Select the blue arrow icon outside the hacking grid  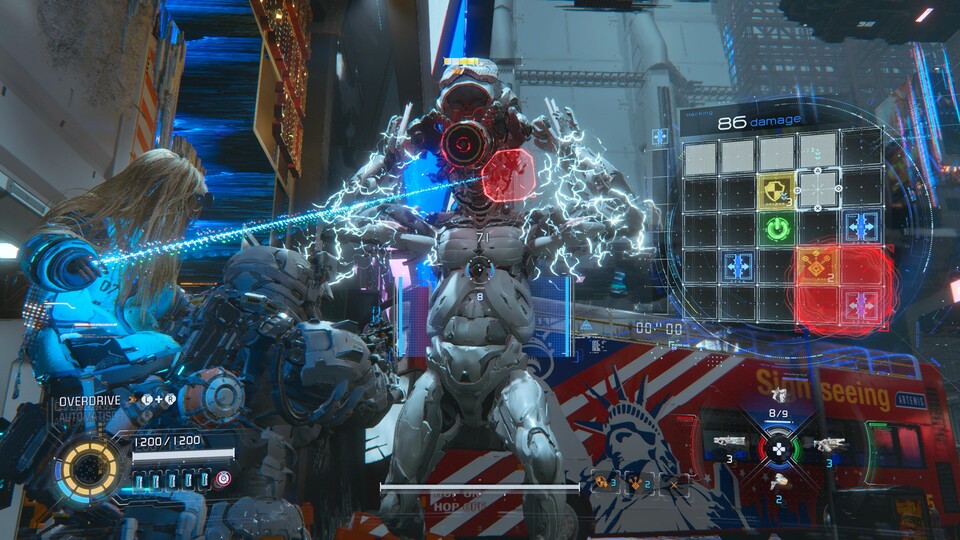click(x=661, y=137)
